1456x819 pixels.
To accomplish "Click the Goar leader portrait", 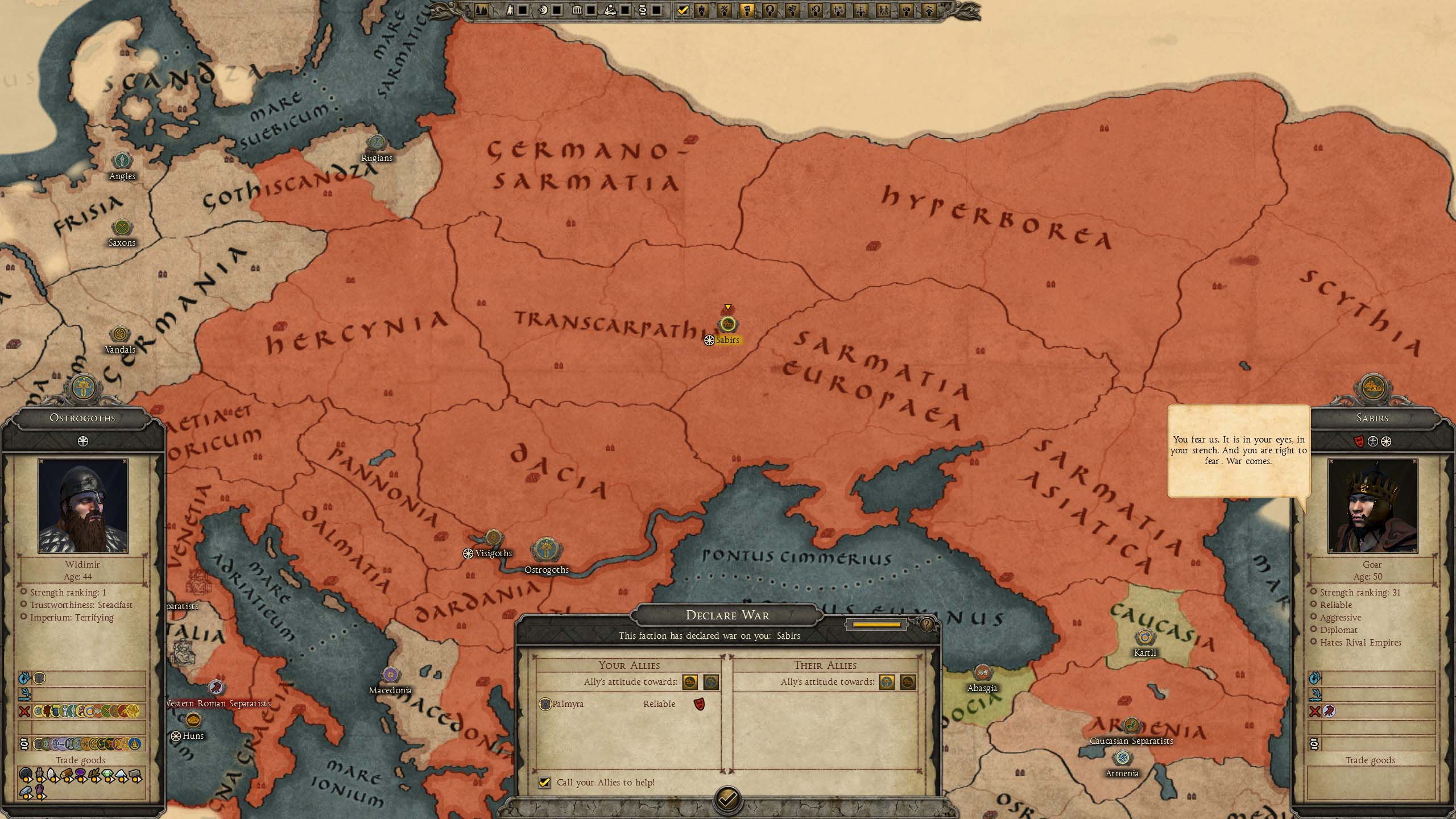I will click(1372, 506).
